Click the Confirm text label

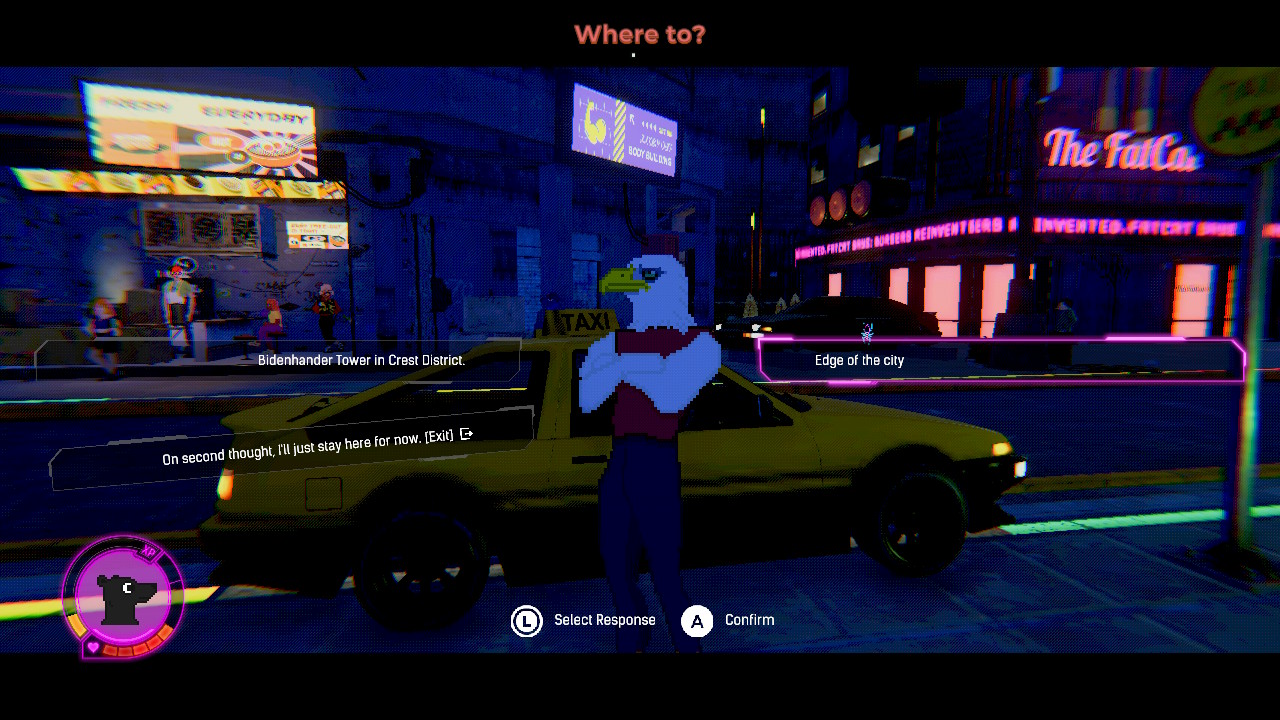click(748, 620)
